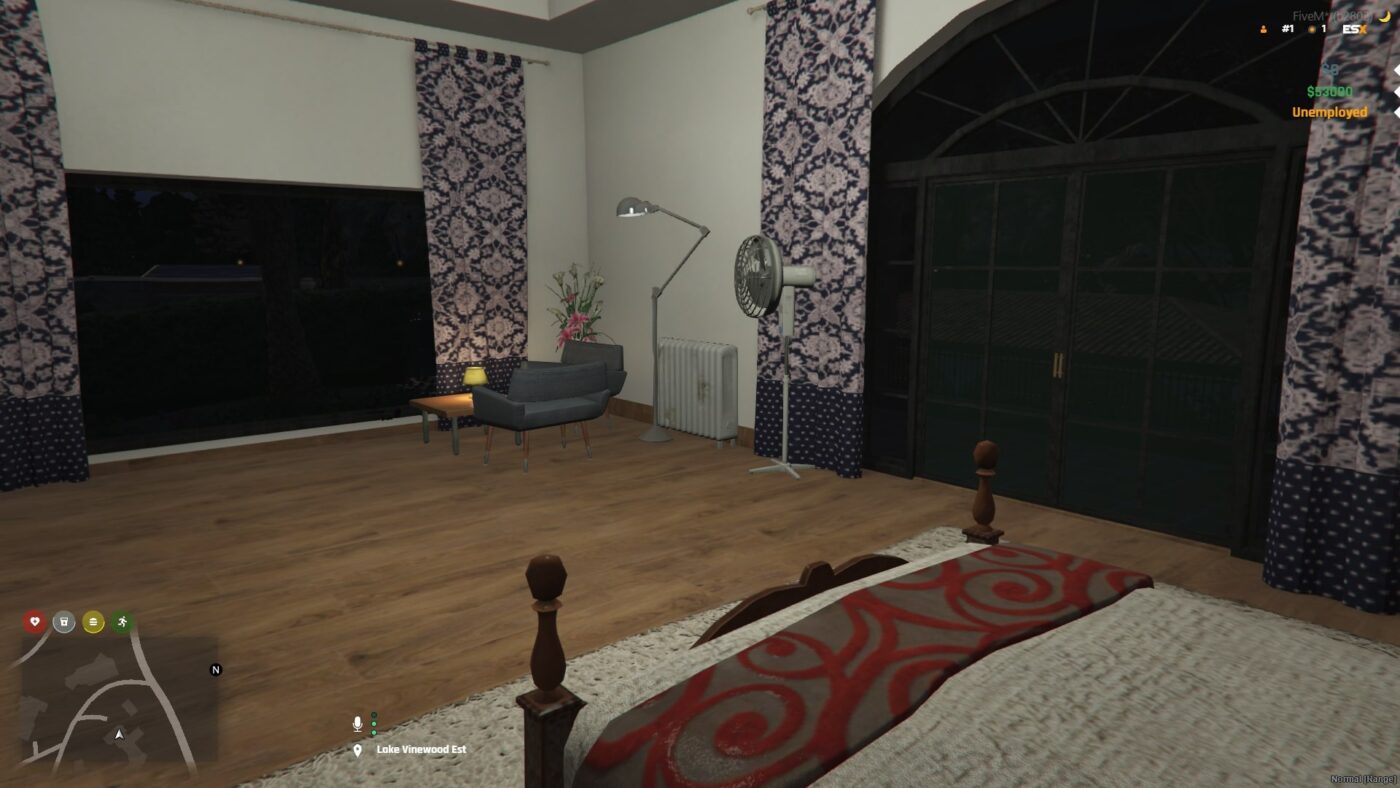Viewport: 1400px width, 788px height.
Task: Toggle the microphone talk indicator
Action: (358, 724)
